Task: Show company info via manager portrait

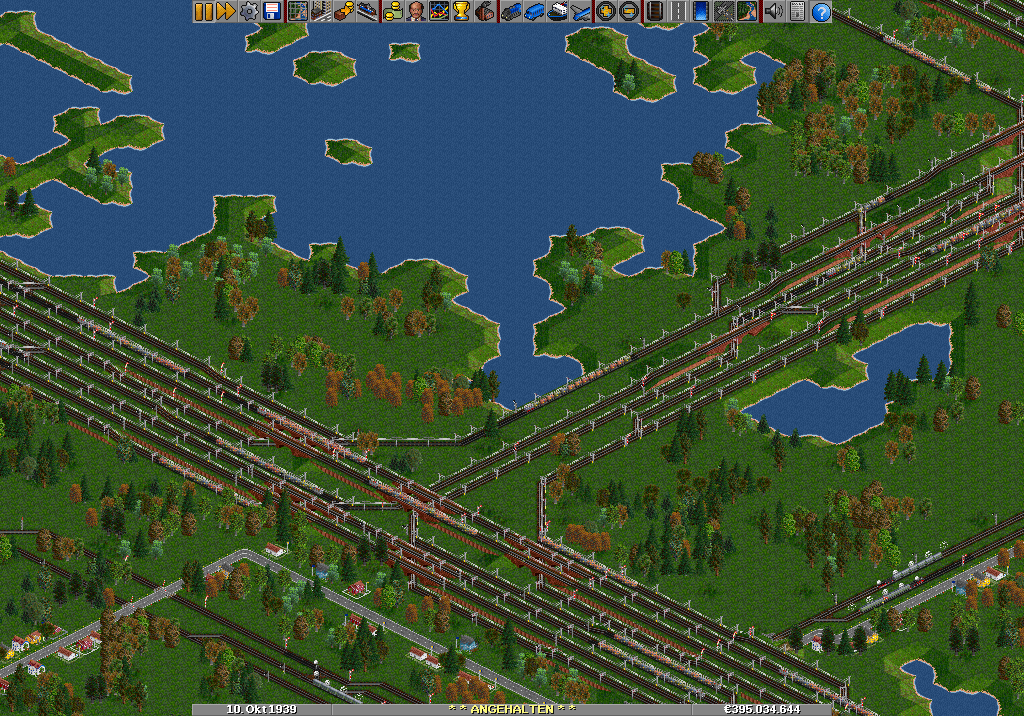Action: point(416,11)
